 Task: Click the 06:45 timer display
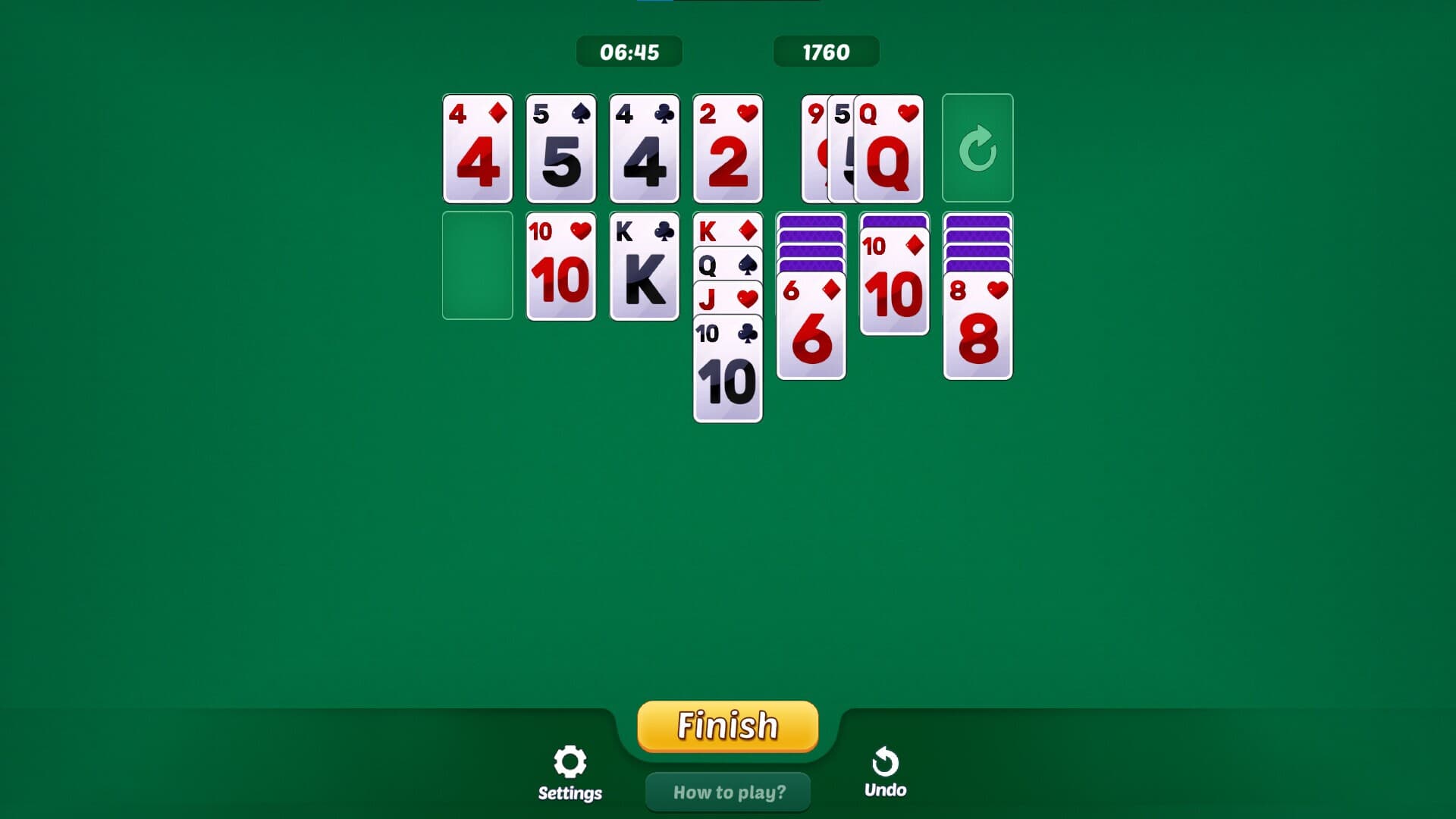[x=629, y=52]
